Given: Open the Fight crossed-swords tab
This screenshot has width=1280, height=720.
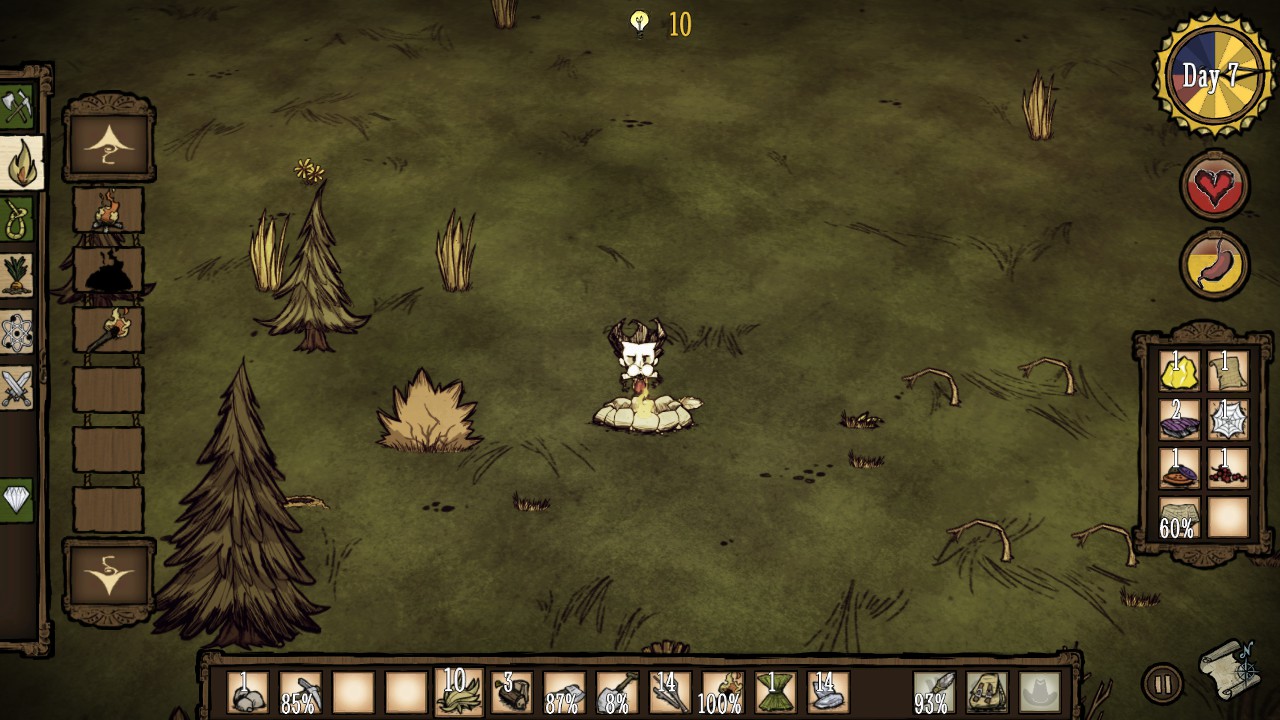Looking at the screenshot, I should pos(17,387).
